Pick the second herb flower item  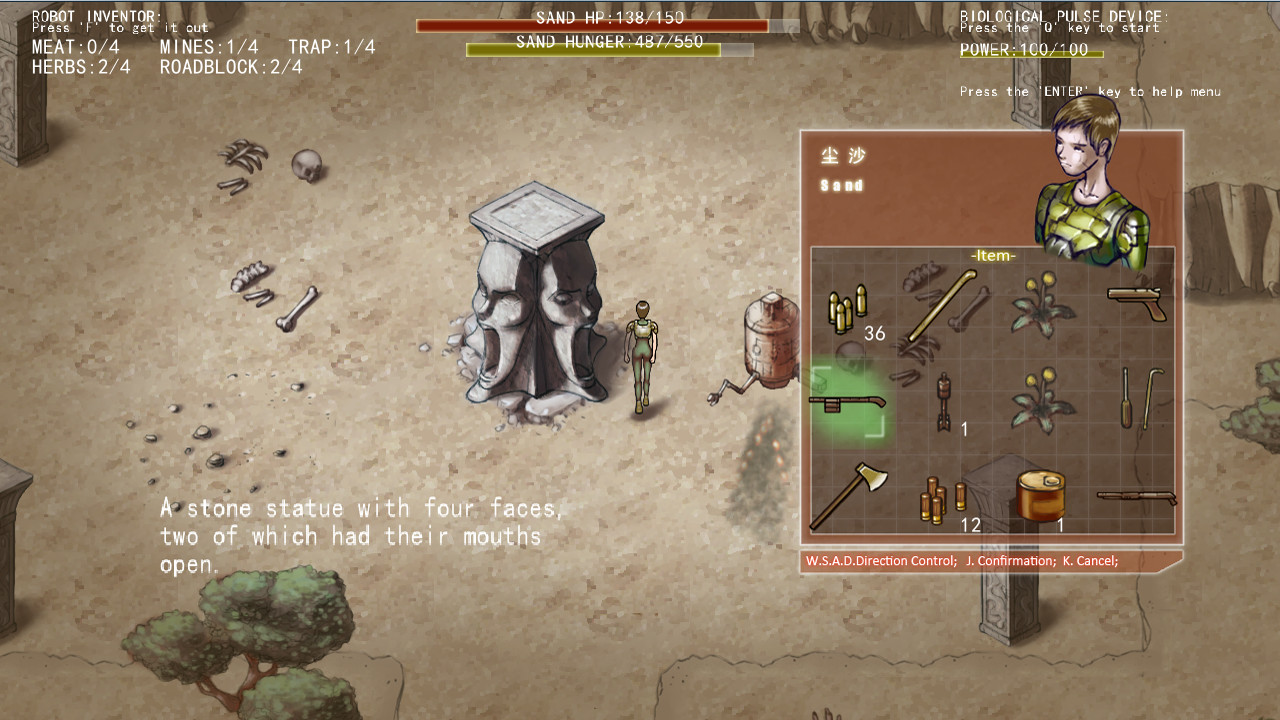coord(1040,400)
